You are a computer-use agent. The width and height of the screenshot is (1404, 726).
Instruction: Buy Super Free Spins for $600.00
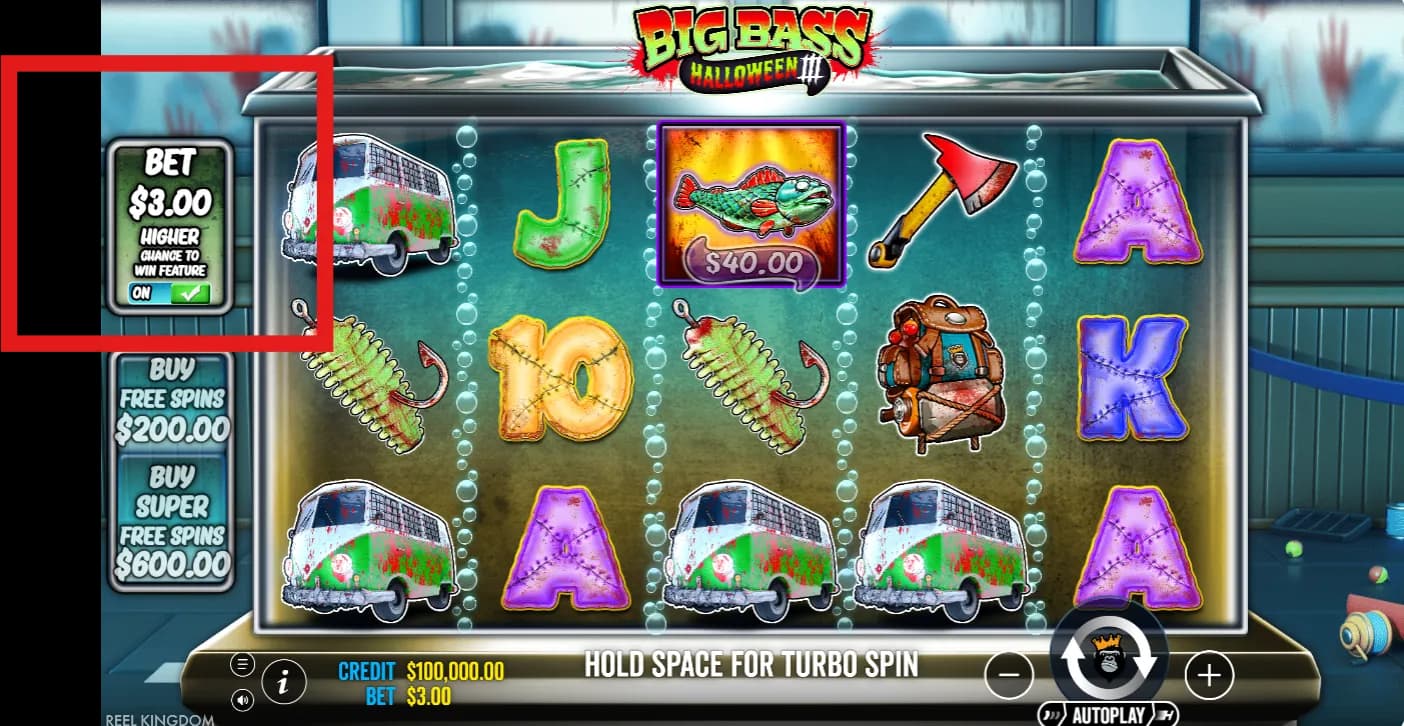pyautogui.click(x=172, y=520)
